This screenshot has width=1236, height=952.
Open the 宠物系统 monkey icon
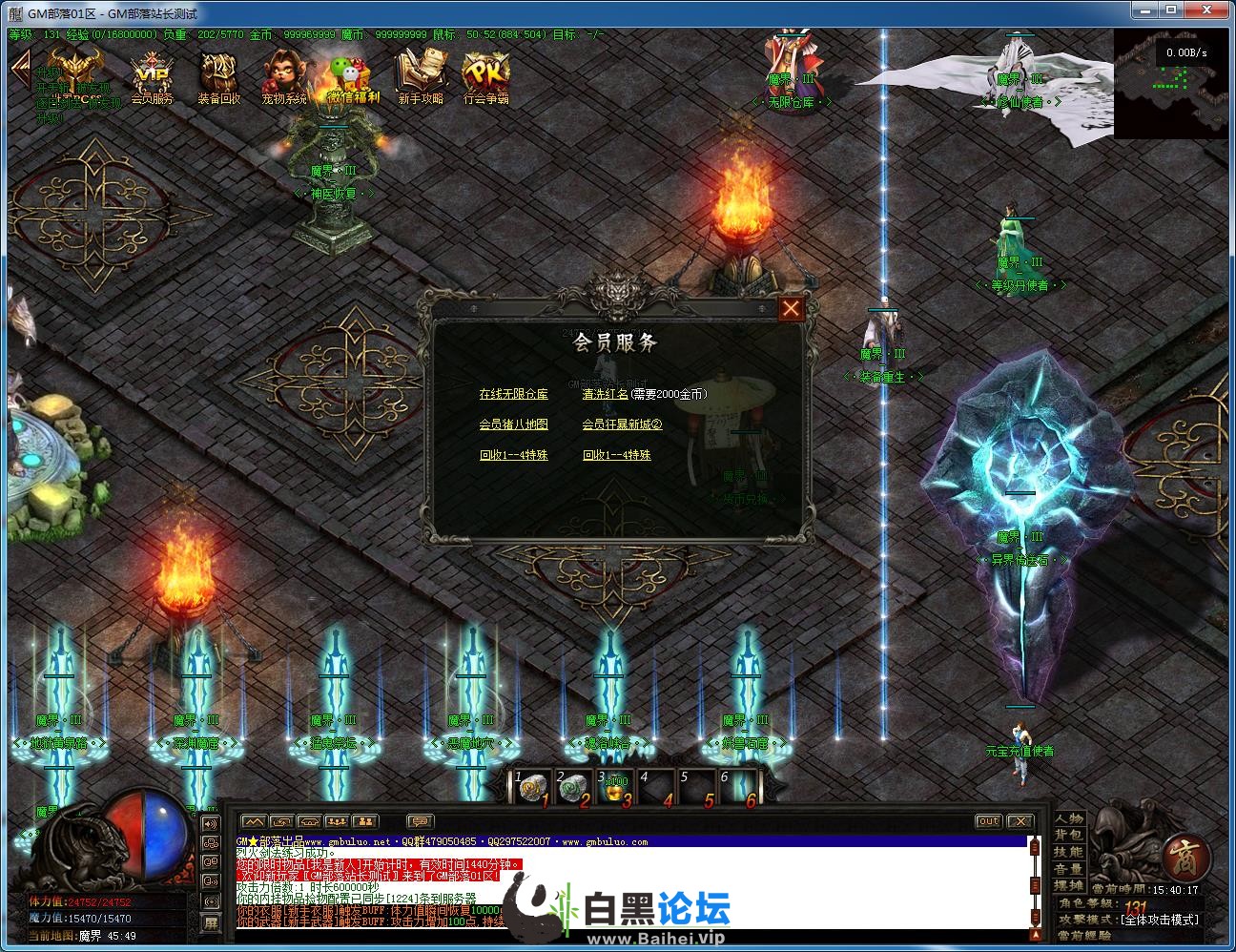click(x=284, y=78)
